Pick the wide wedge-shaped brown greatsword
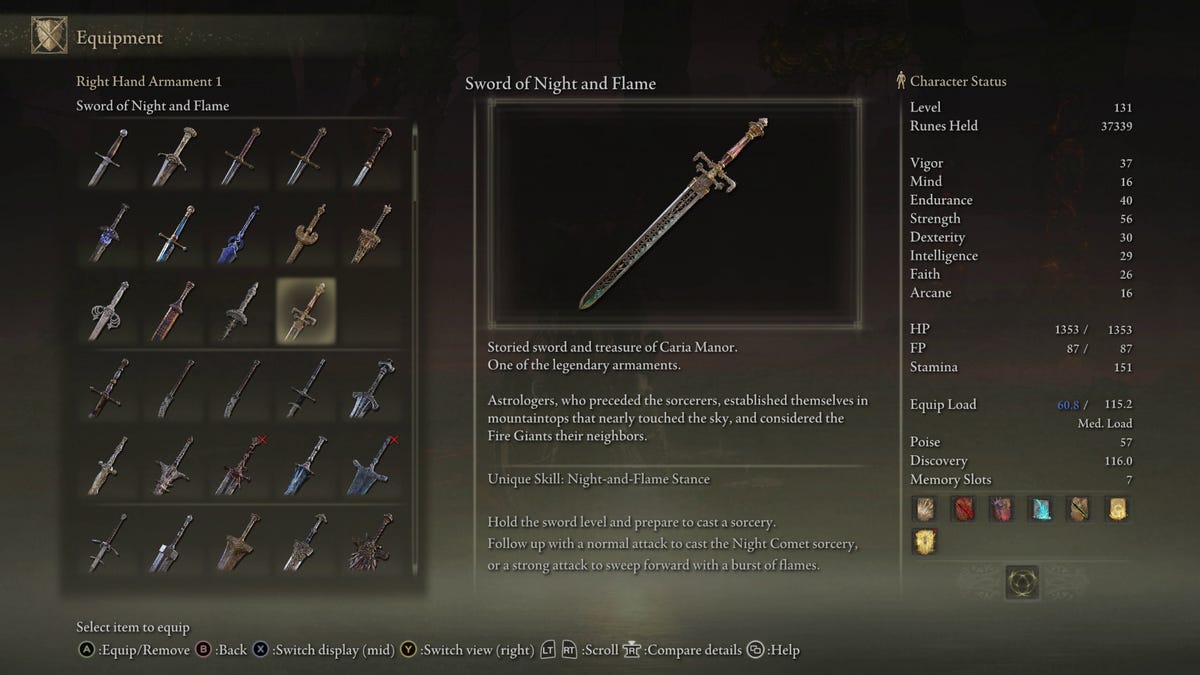Screen dimensions: 1200x675 click(239, 543)
